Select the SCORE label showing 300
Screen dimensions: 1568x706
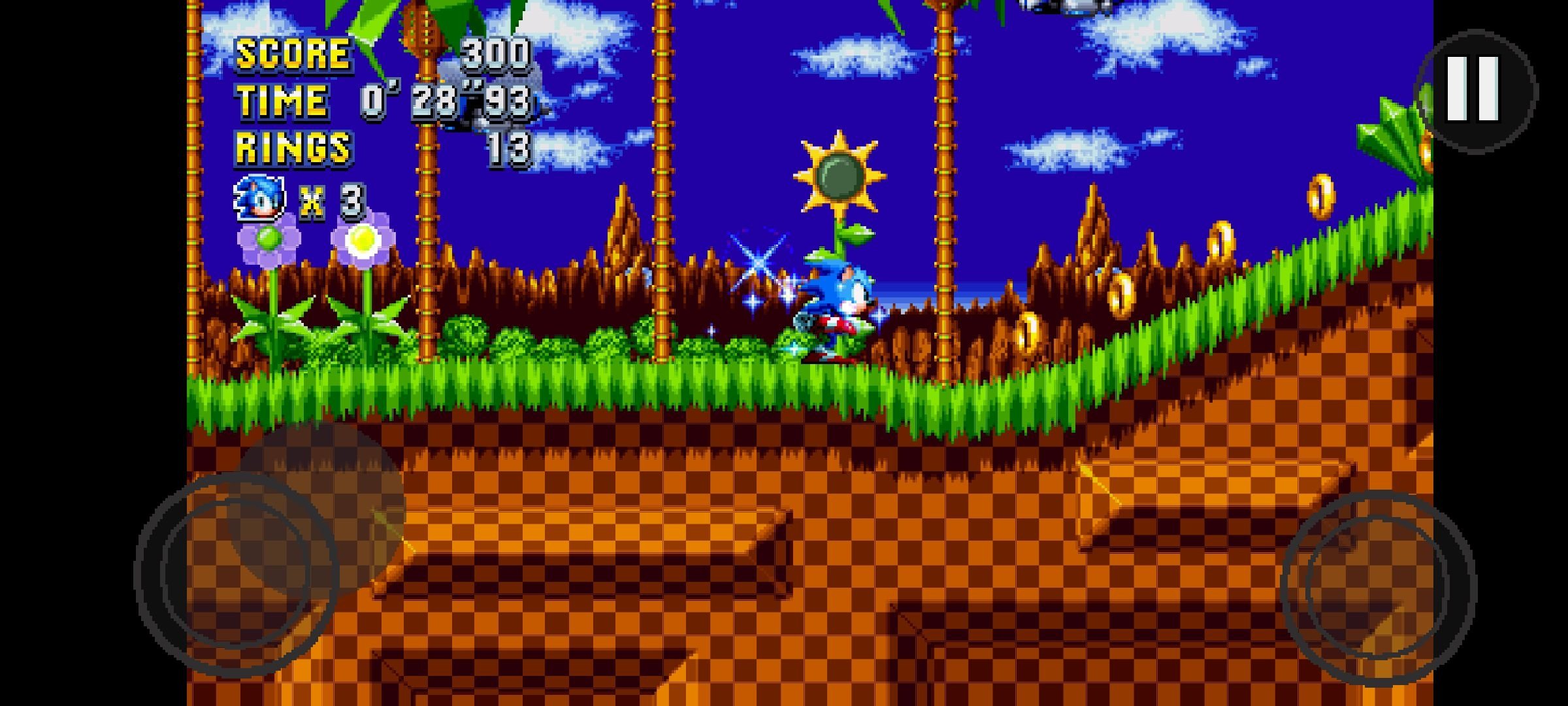294,56
